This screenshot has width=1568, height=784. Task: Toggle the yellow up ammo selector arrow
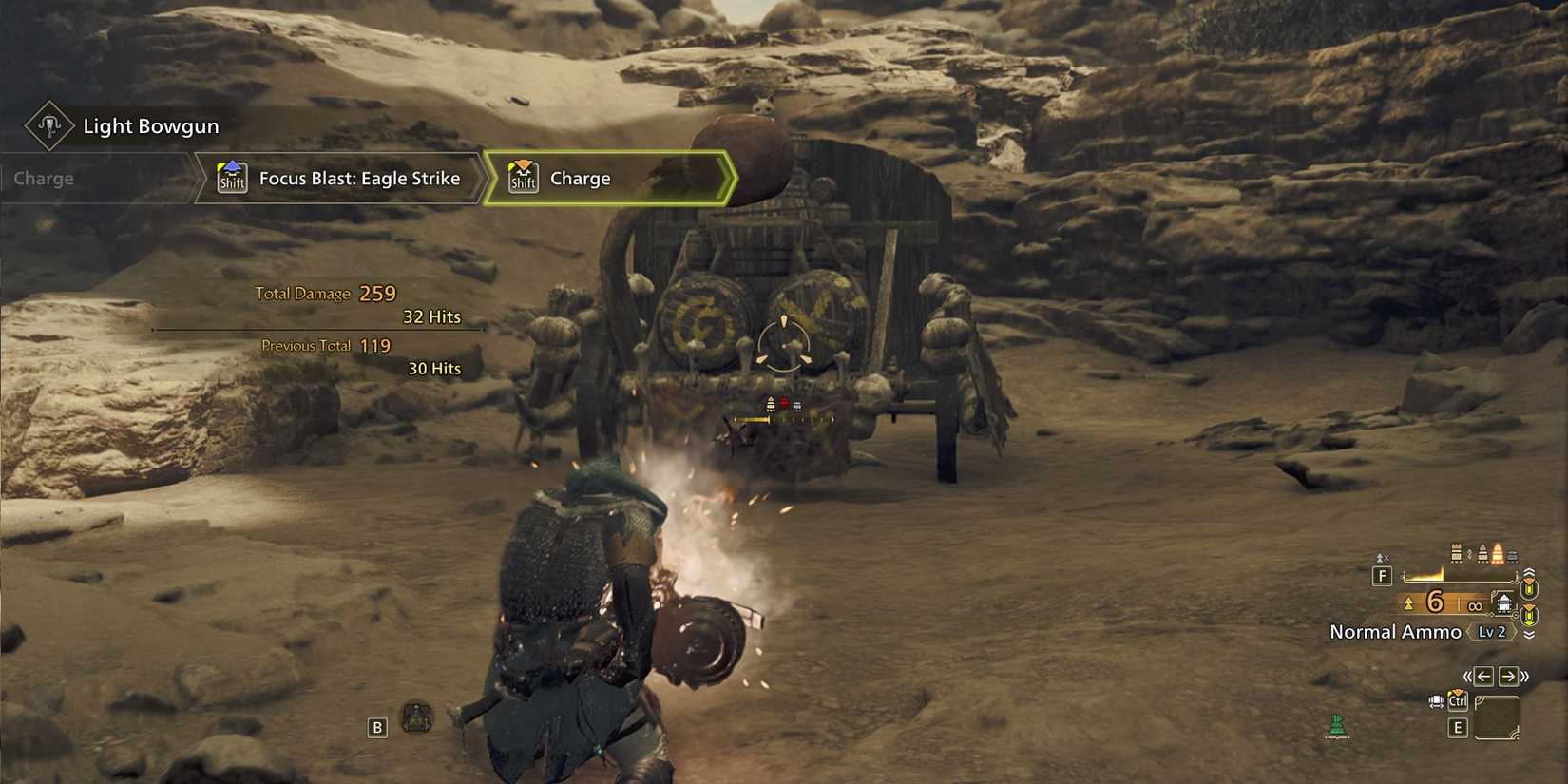[1530, 586]
